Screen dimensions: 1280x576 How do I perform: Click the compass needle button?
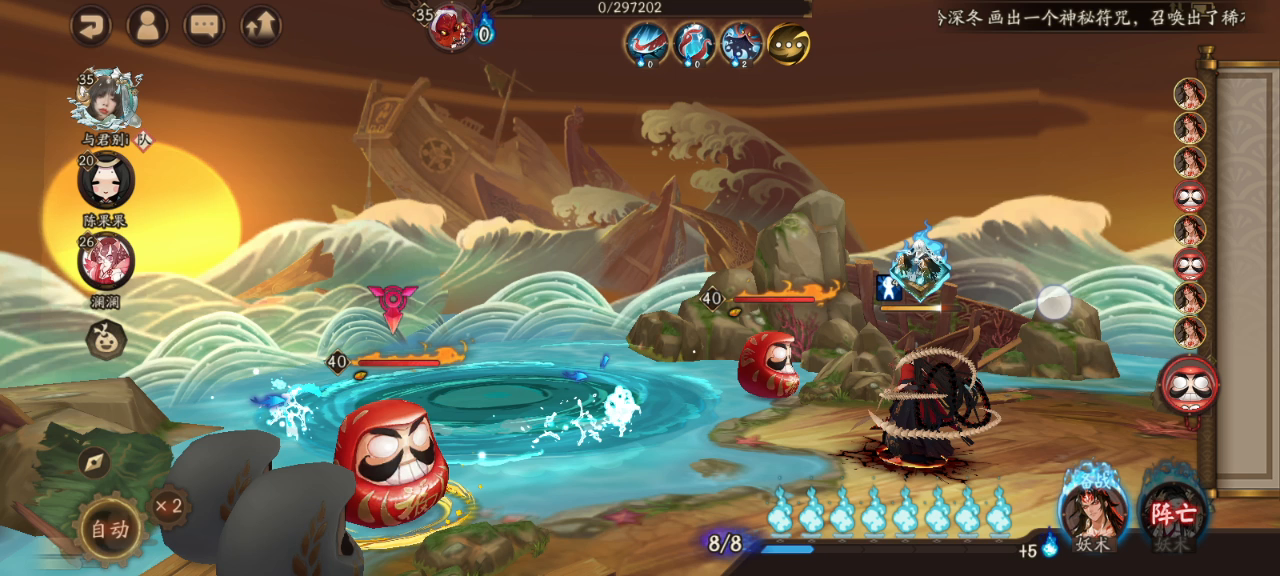(93, 462)
